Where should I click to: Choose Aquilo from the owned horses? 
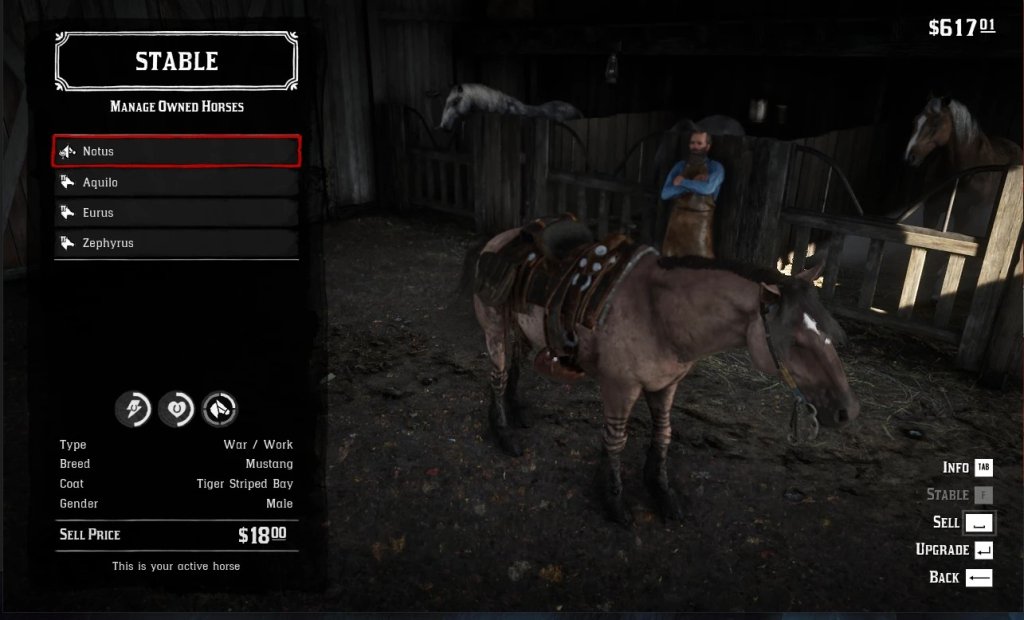176,182
